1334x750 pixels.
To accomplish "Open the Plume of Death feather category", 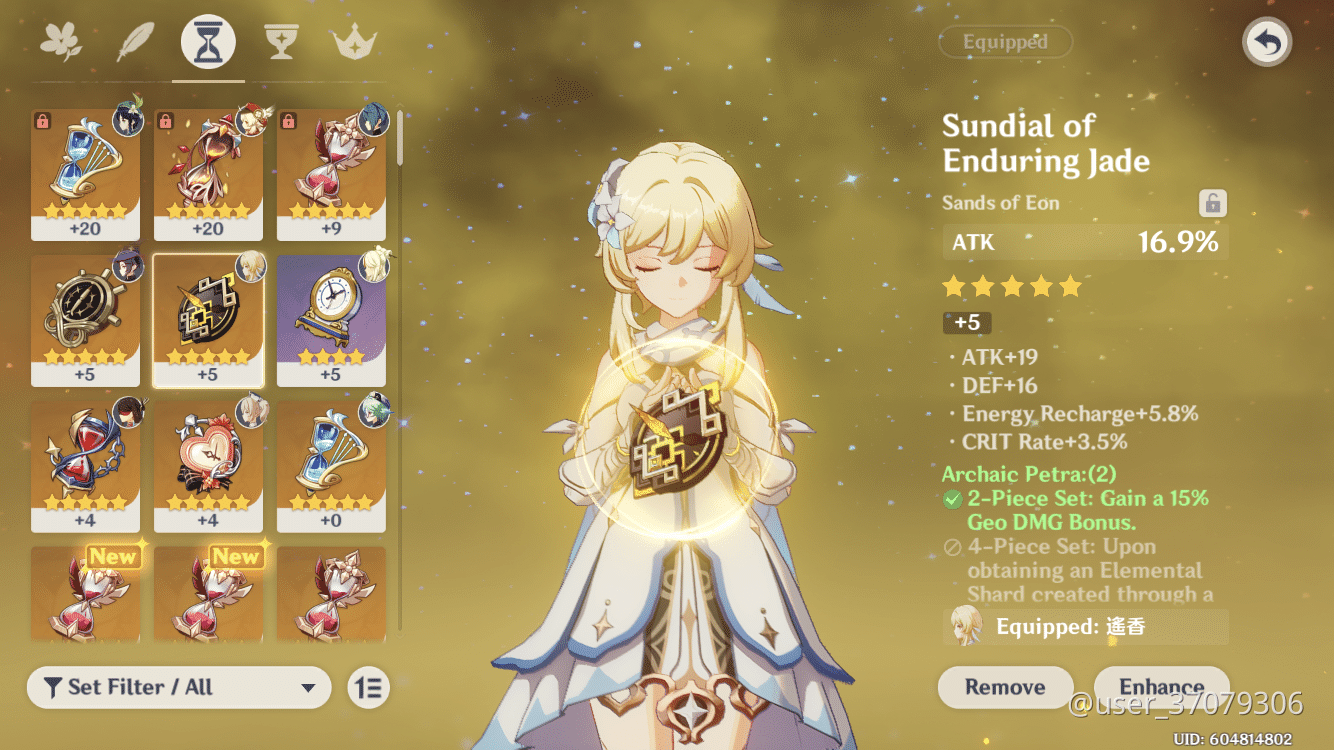I will click(135, 41).
